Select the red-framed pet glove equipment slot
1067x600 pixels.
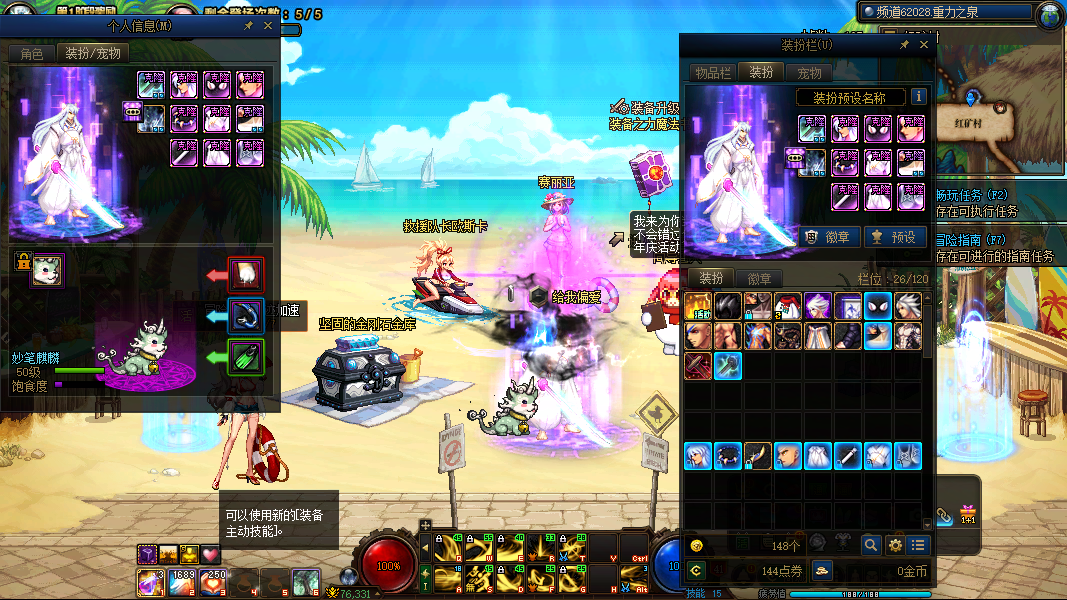(245, 273)
